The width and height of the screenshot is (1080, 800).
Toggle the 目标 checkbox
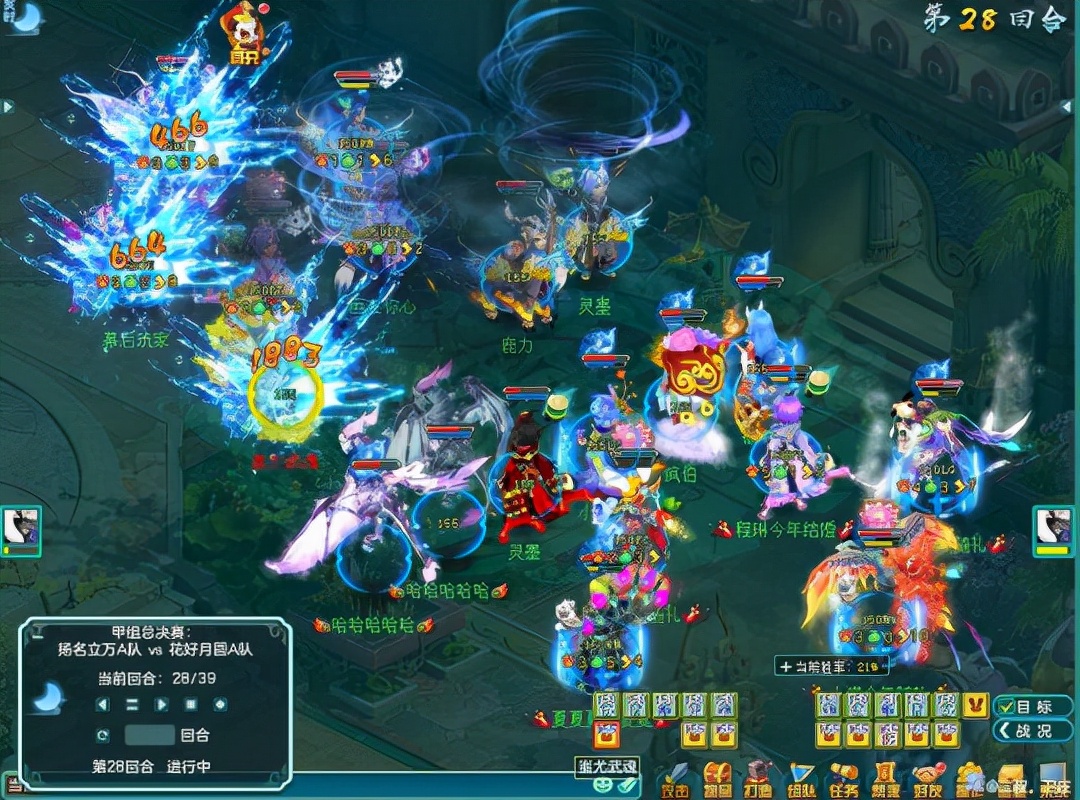(1007, 706)
